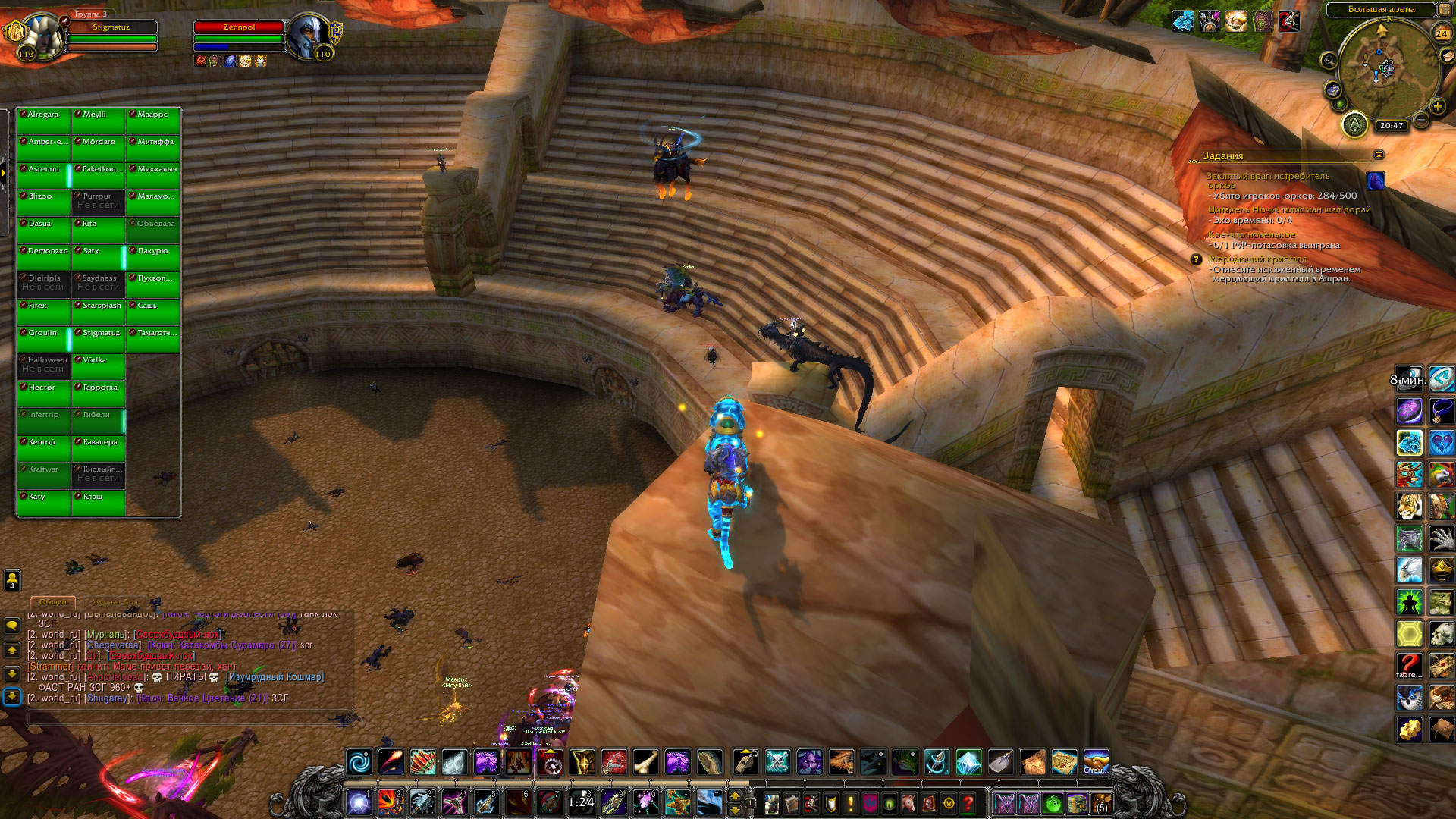
Task: Zoom in the minimap with the plus button
Action: [1438, 107]
